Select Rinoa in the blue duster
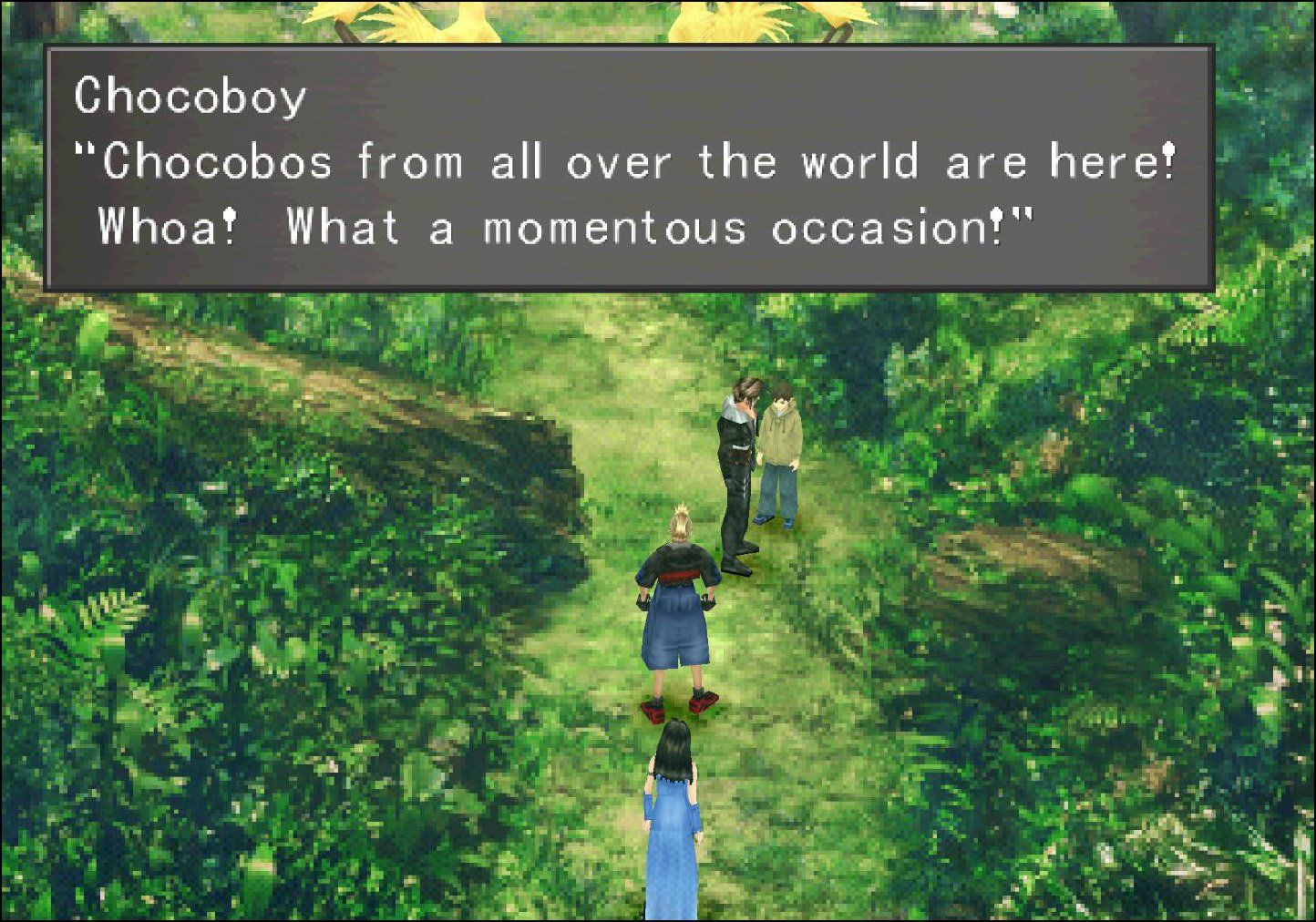1316x922 pixels. [x=673, y=838]
